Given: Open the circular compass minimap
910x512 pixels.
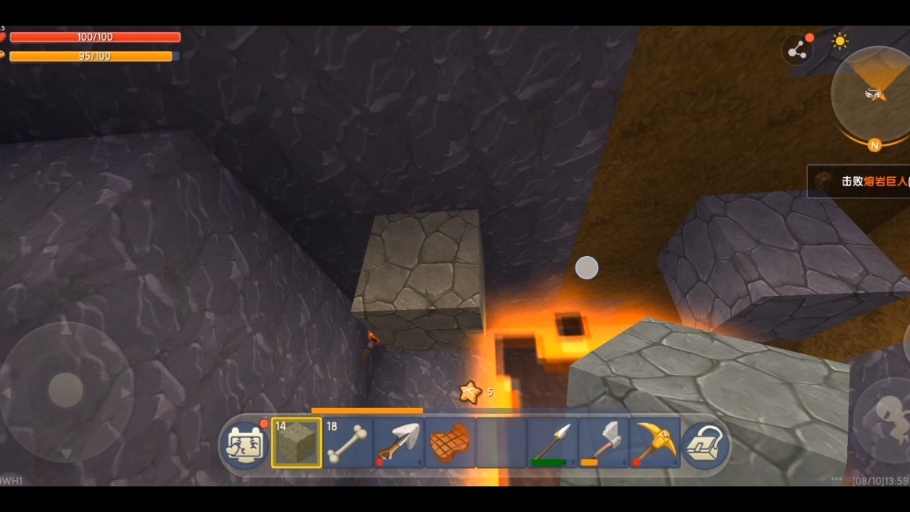Looking at the screenshot, I should coord(874,95).
